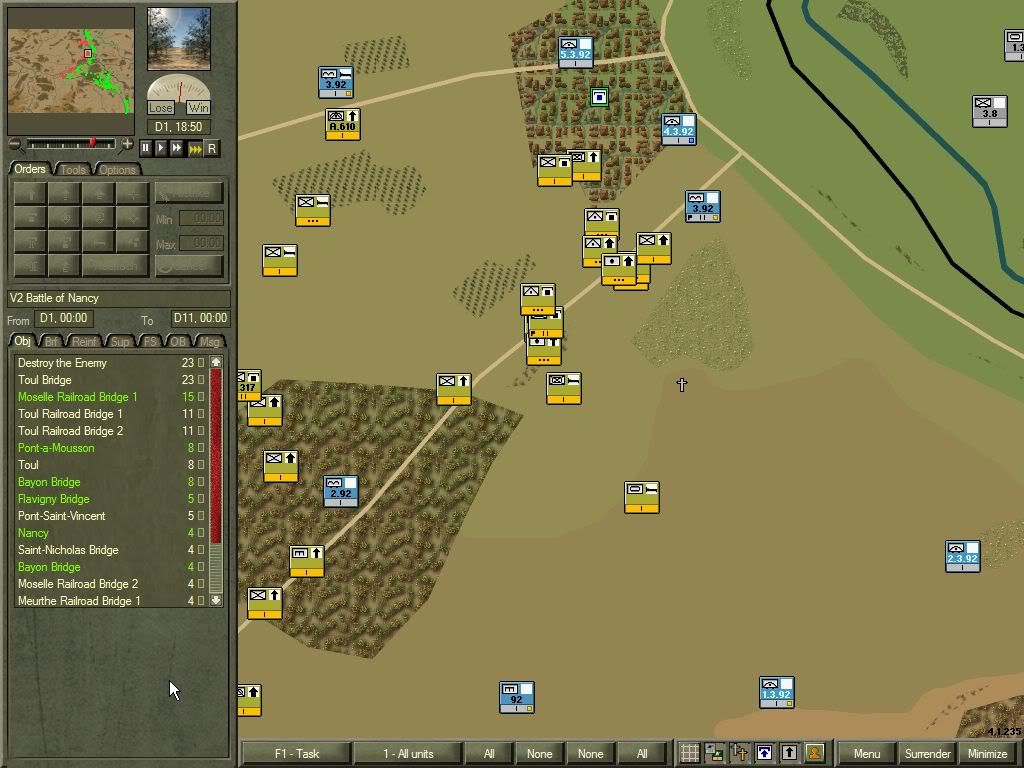Run the game at fastest speed

pyautogui.click(x=195, y=148)
